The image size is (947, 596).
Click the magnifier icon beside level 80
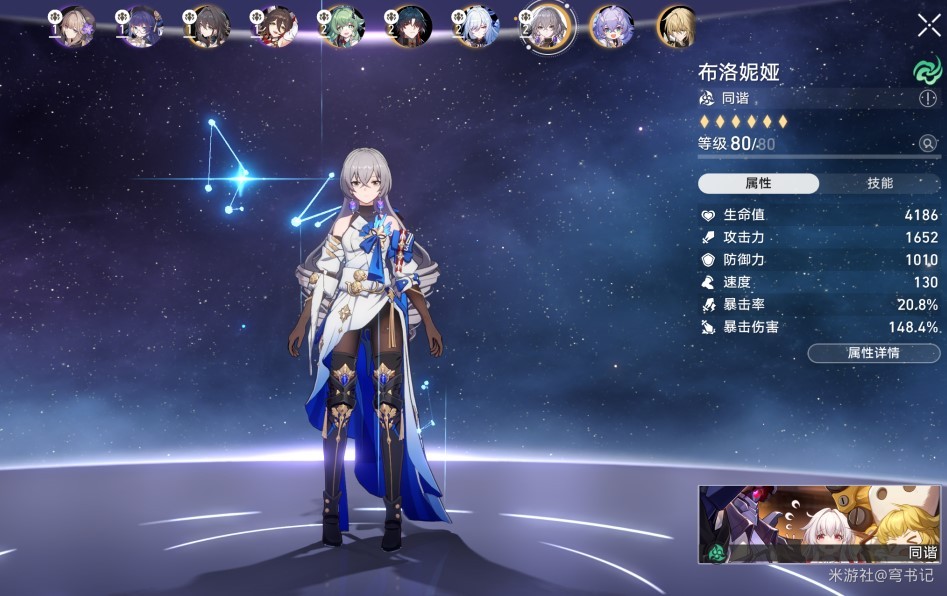pyautogui.click(x=928, y=144)
